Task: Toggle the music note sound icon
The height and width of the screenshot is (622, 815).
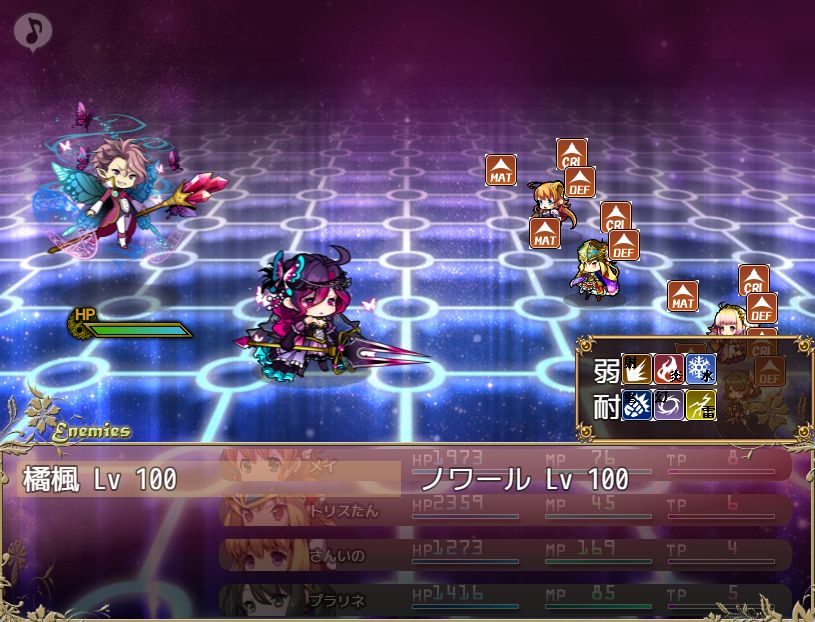Action: pos(33,31)
